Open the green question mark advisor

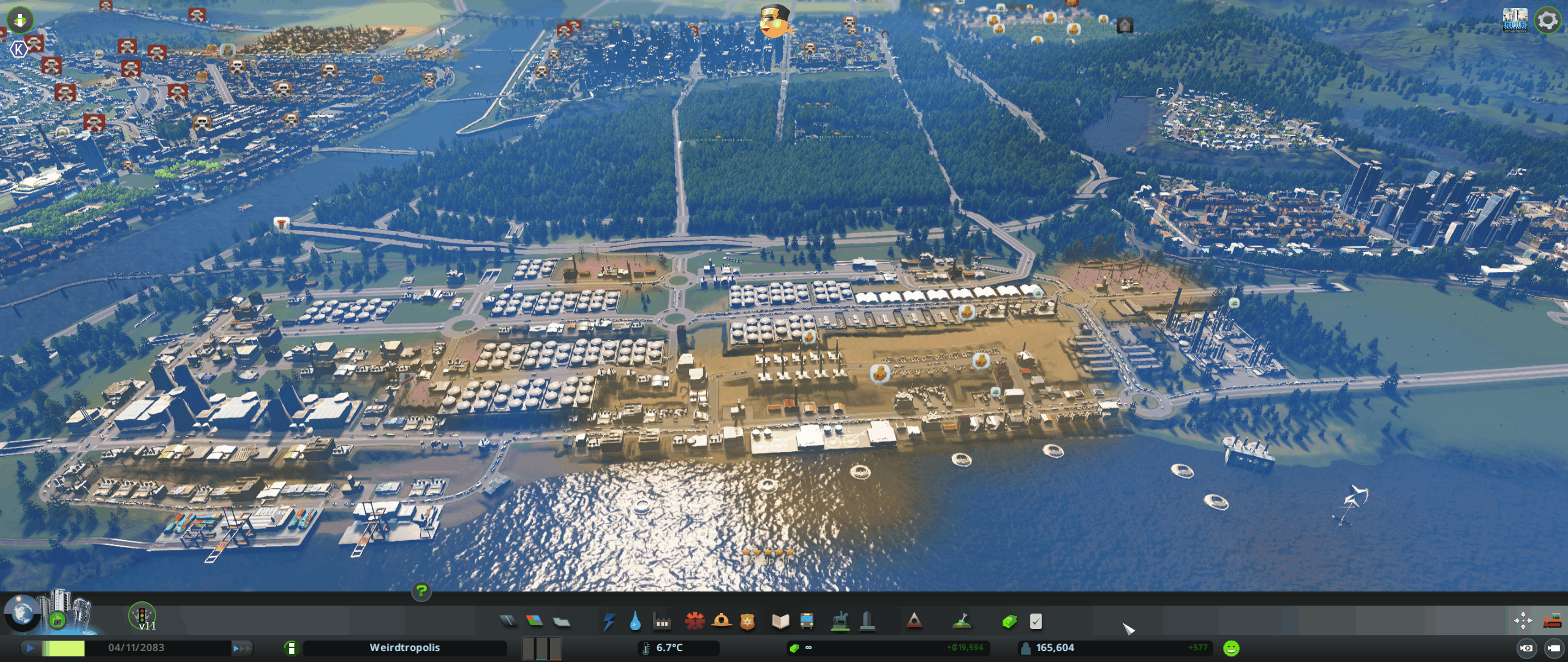coord(421,591)
